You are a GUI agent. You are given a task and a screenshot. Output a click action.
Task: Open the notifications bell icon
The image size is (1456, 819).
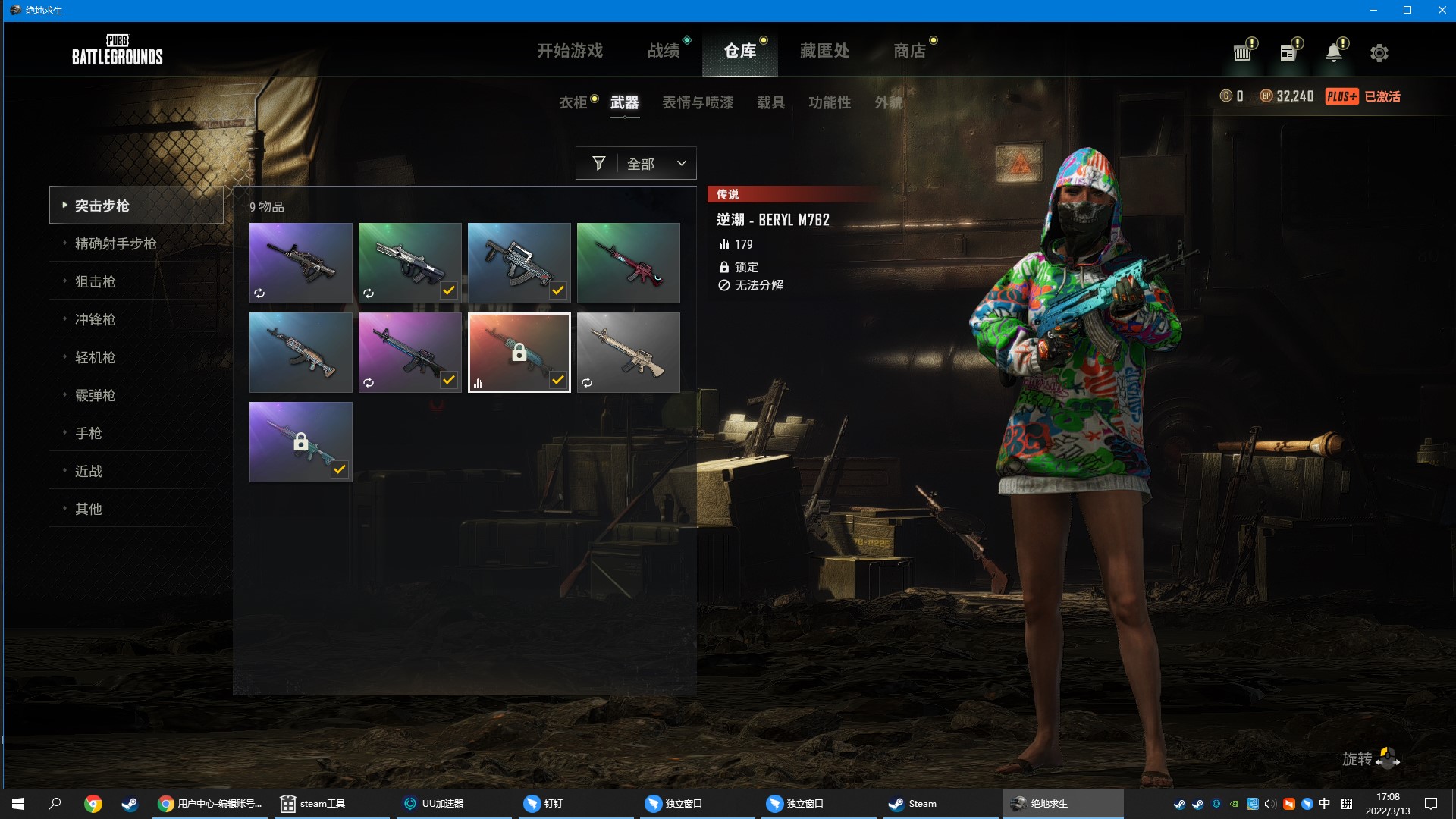[1334, 52]
